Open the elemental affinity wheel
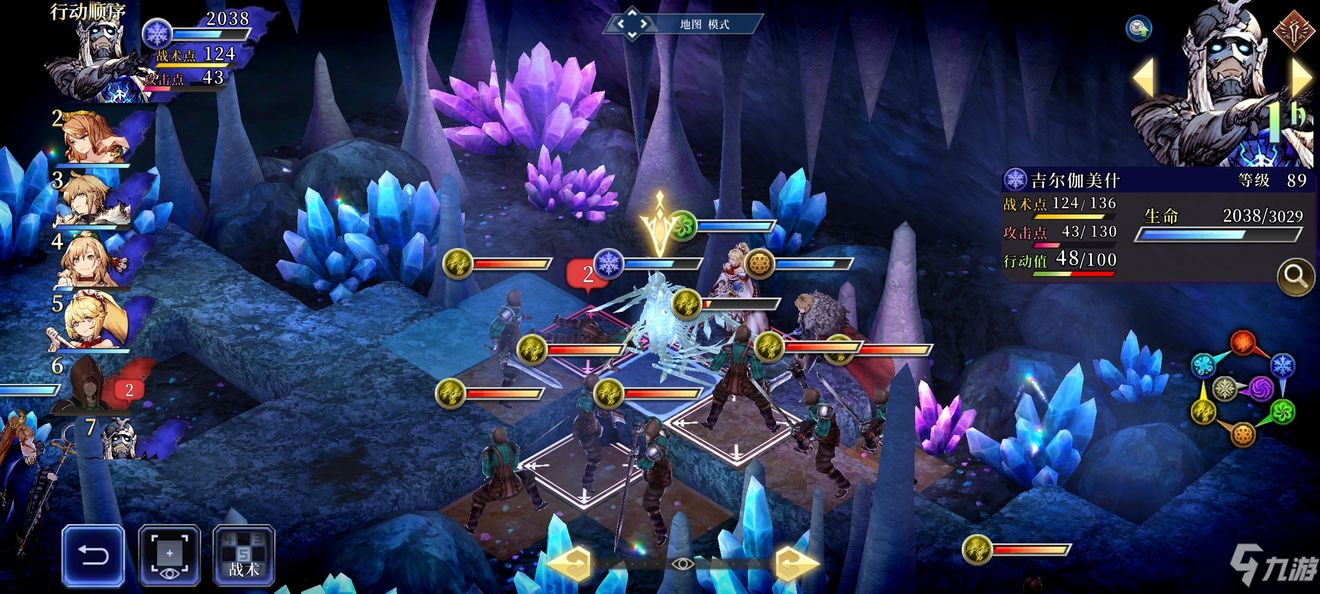Viewport: 1320px width, 594px height. point(1243,389)
